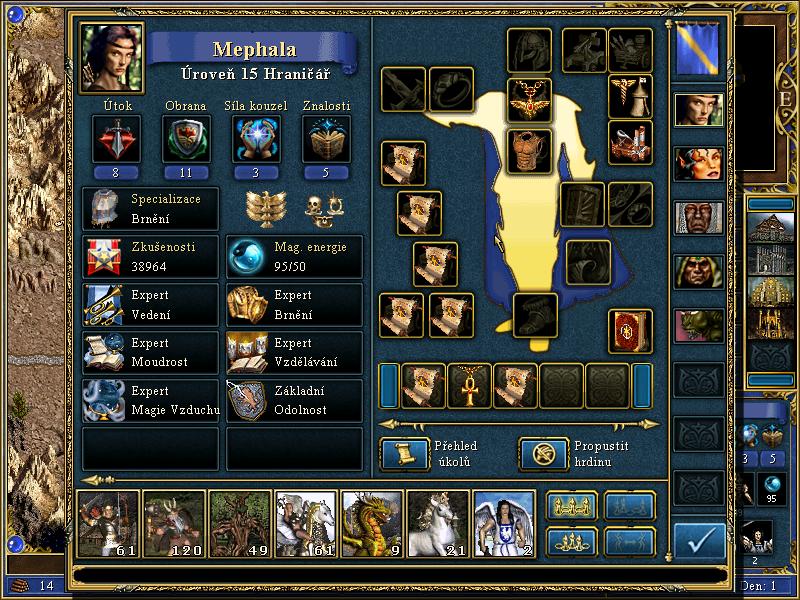Show Základní Odolnost skill details
This screenshot has height=600, width=800.
tap(294, 400)
